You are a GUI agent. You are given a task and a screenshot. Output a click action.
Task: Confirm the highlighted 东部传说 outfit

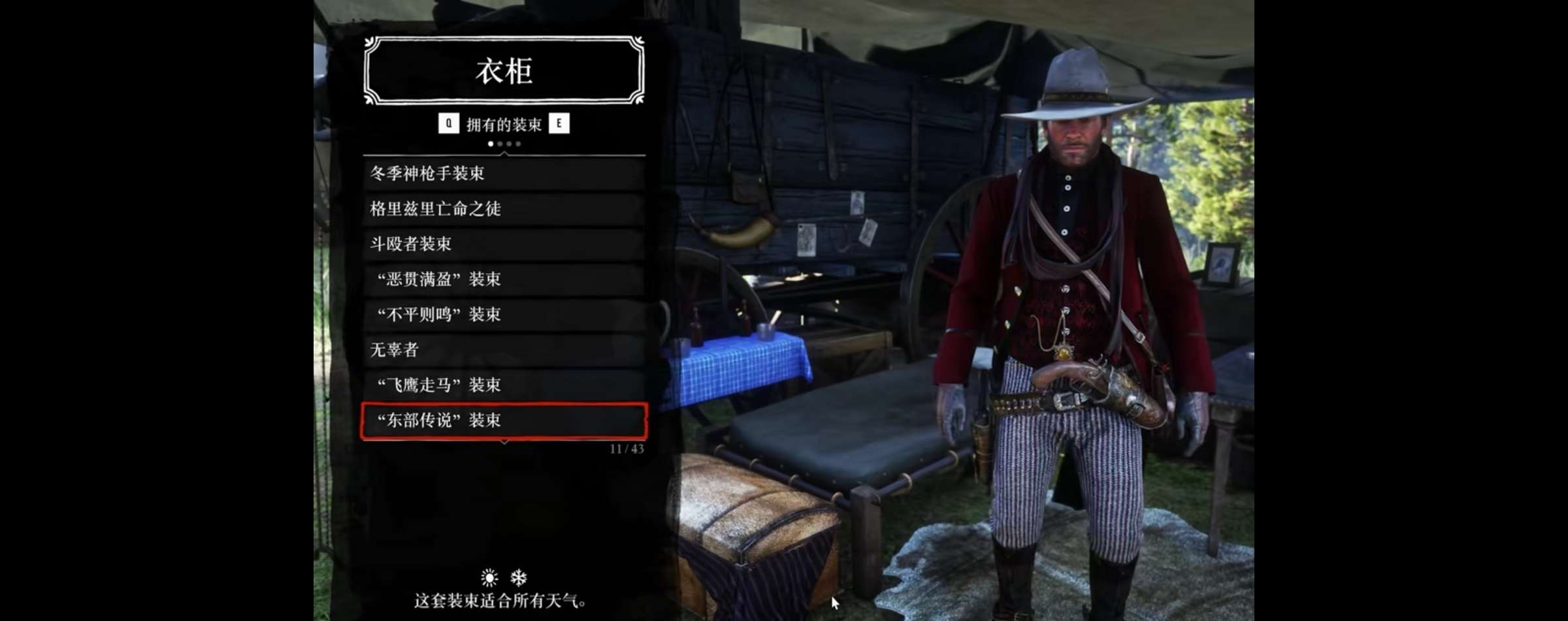(503, 421)
